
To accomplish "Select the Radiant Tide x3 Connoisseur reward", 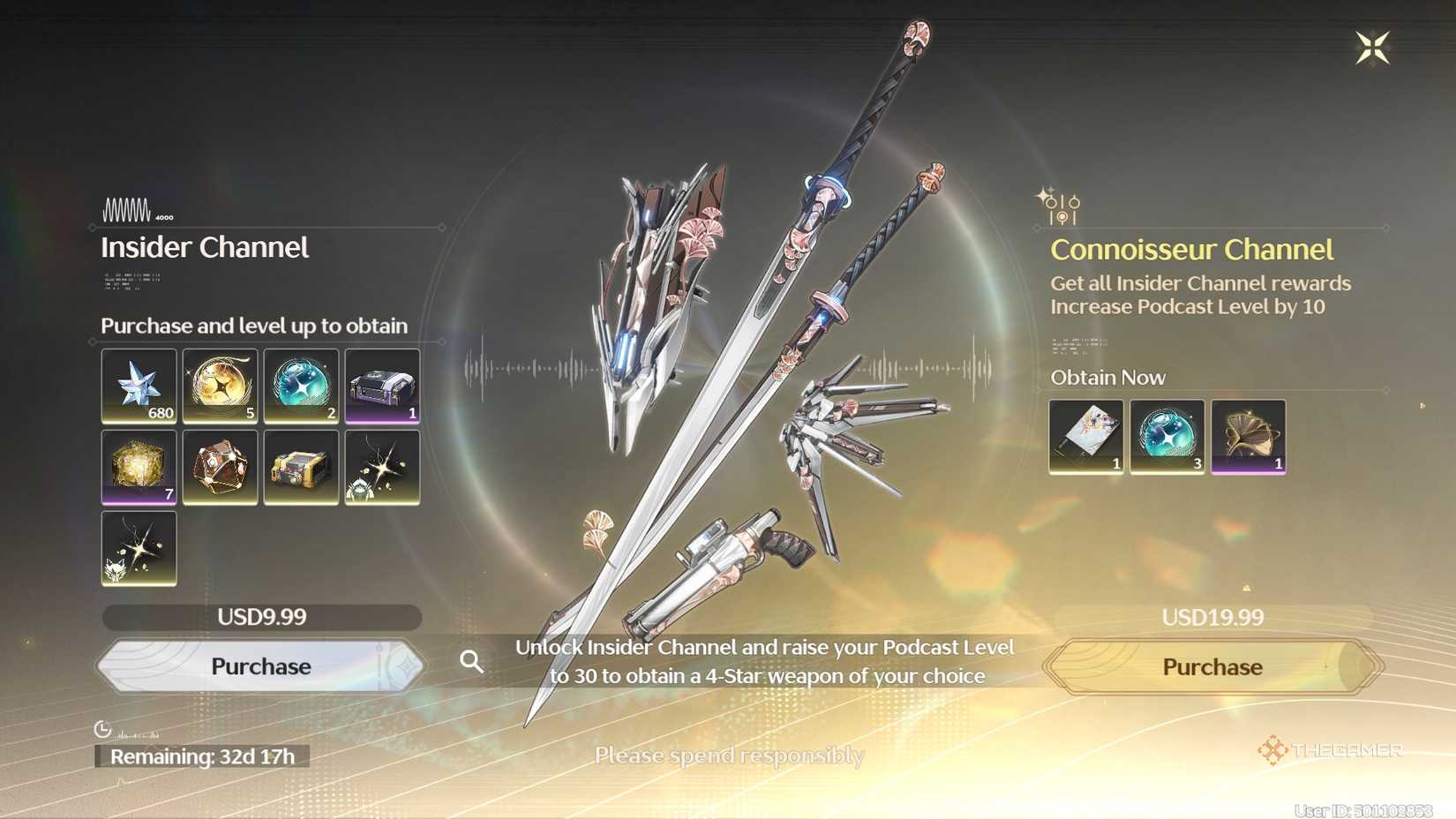I will 1166,436.
